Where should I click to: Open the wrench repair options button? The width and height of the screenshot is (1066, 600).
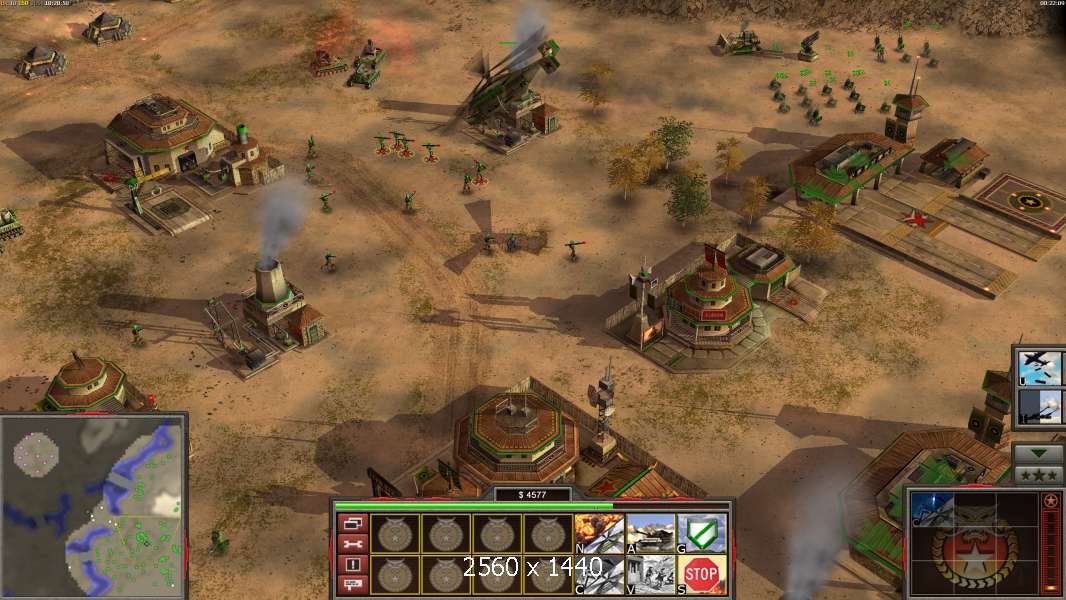[x=352, y=543]
